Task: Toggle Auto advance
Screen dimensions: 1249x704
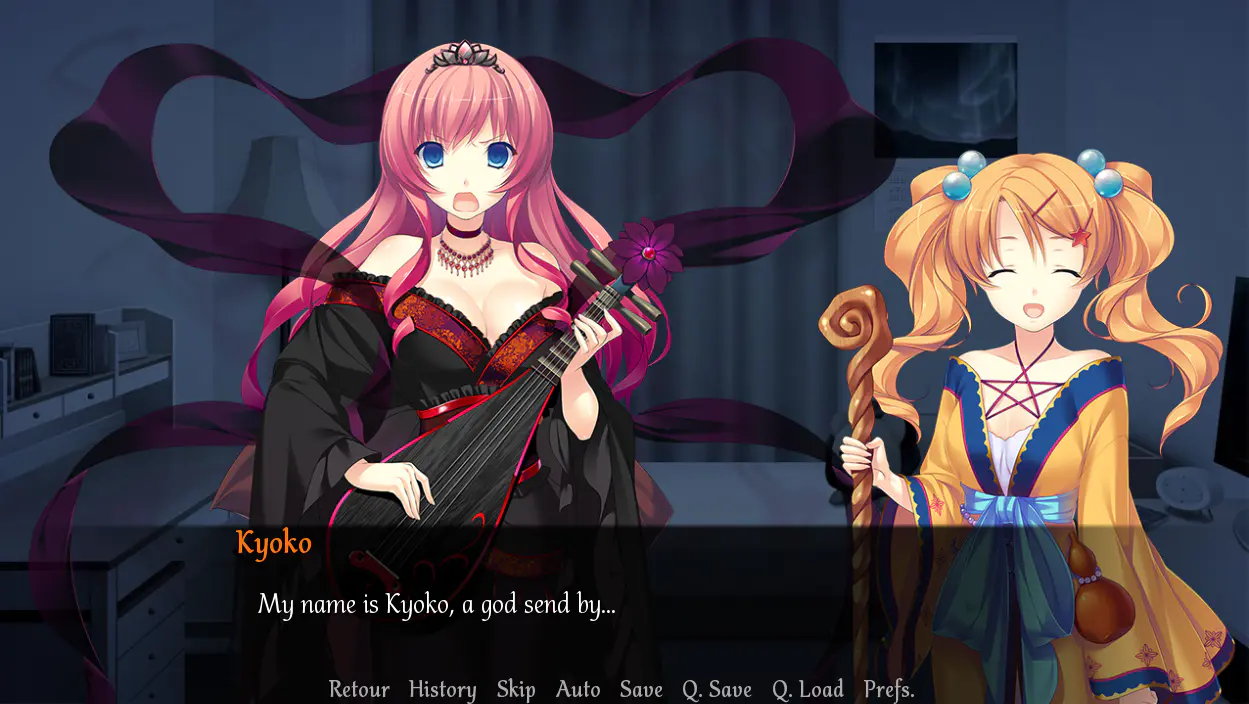Action: (x=578, y=689)
